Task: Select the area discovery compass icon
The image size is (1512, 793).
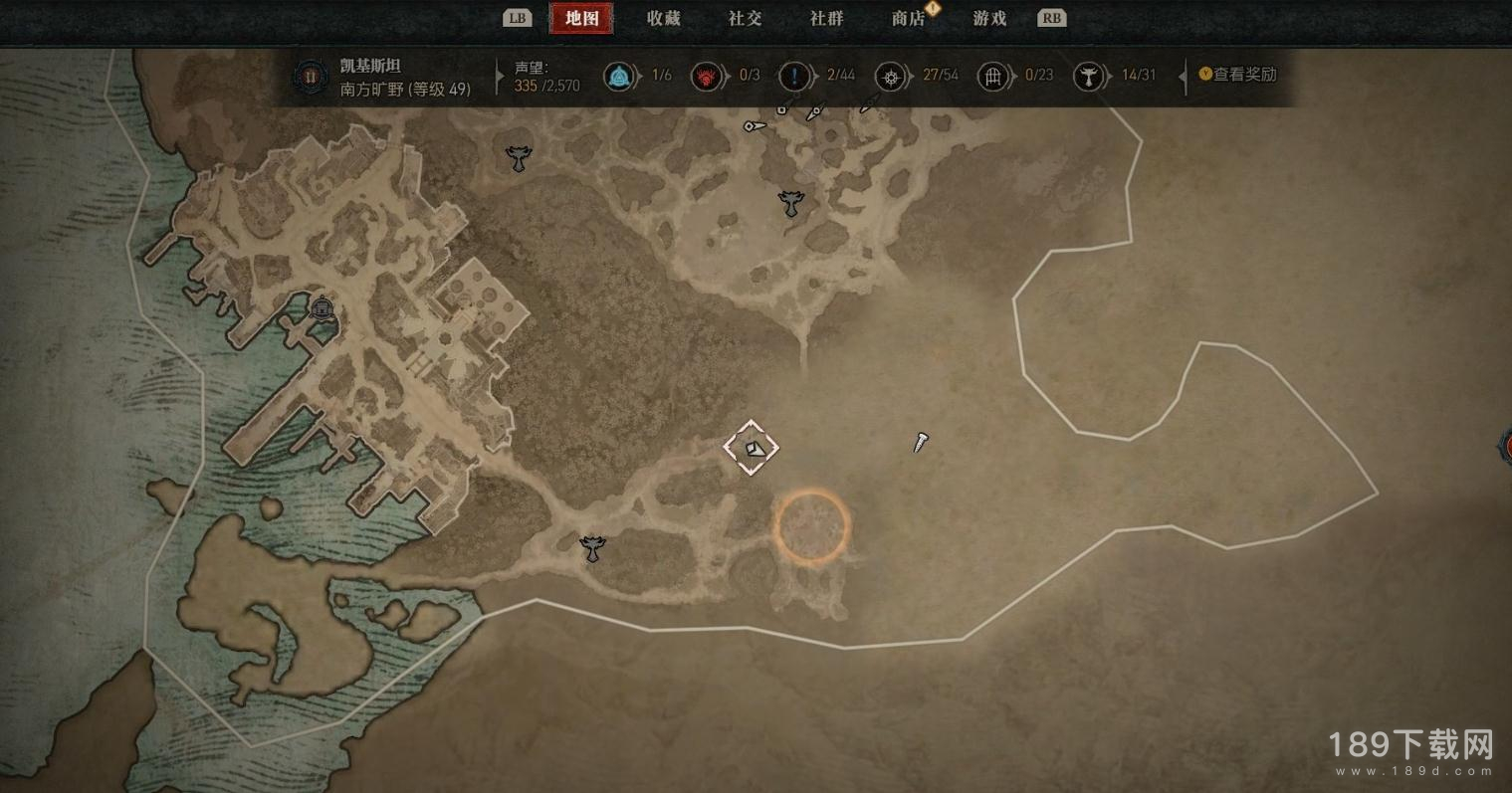Action: pos(890,76)
